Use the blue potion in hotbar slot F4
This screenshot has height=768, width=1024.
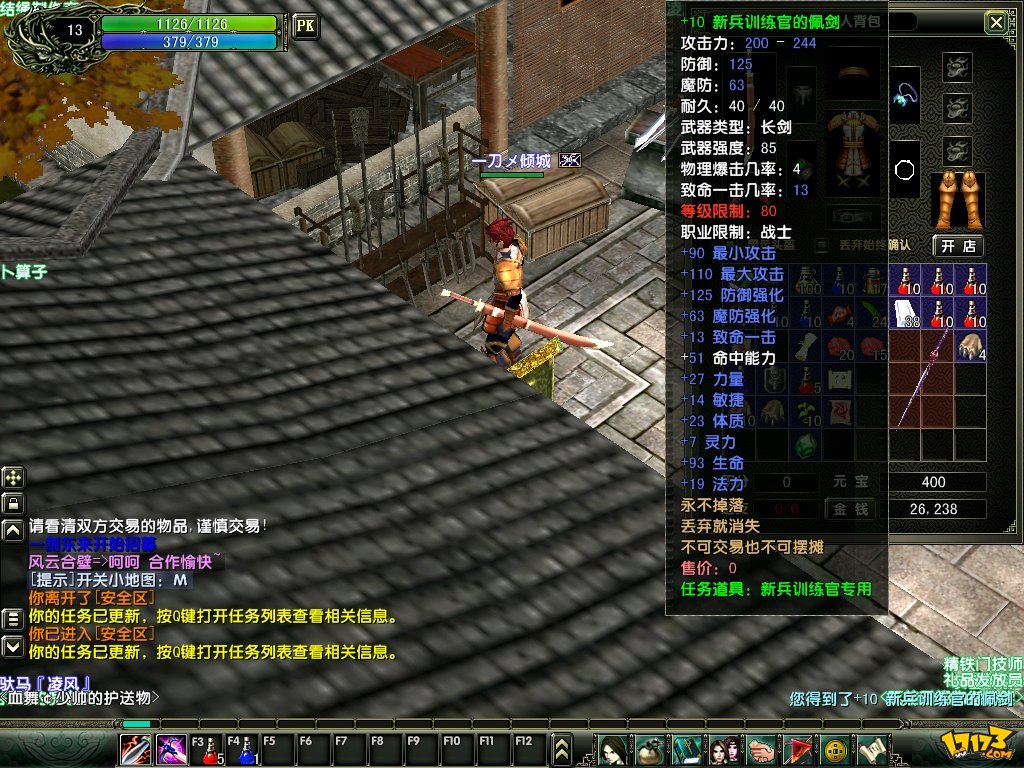coord(245,749)
